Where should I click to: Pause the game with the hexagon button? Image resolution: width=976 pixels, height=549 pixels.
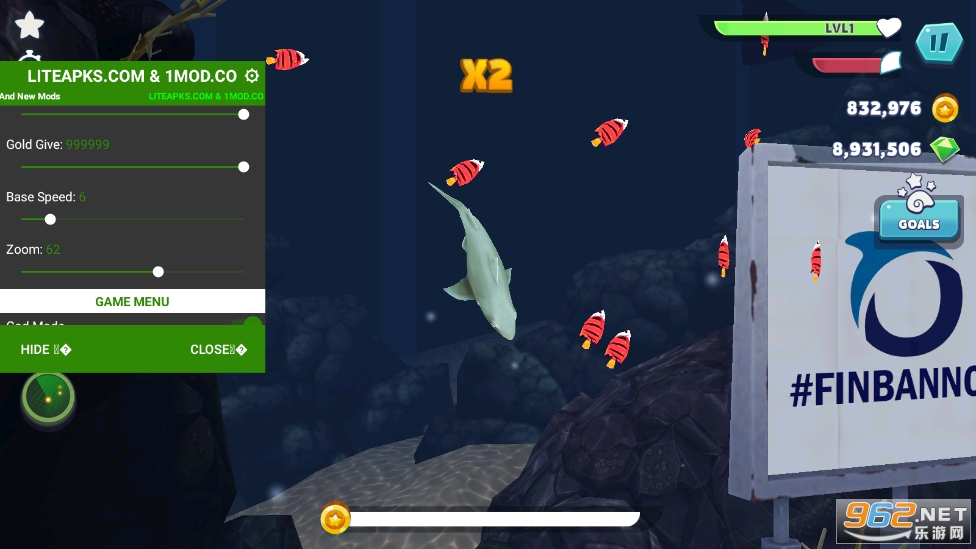(938, 43)
